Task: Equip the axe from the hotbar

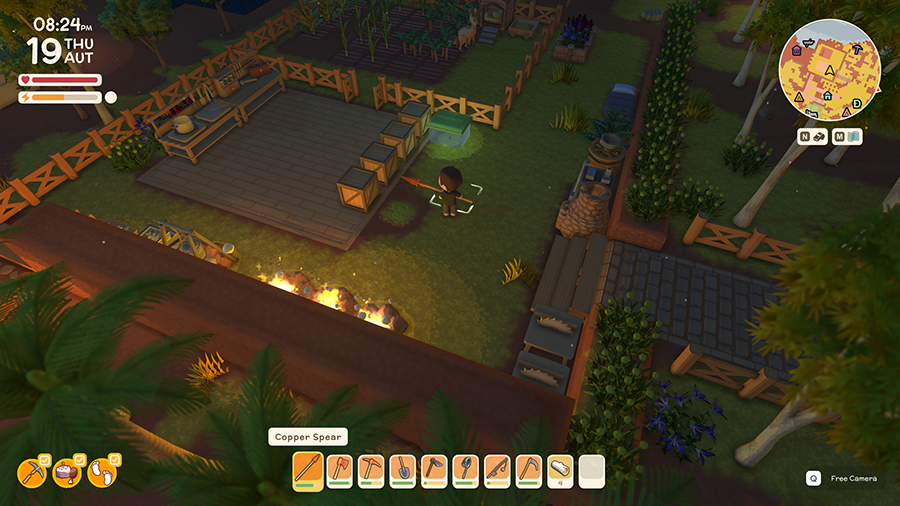Action: coord(339,469)
